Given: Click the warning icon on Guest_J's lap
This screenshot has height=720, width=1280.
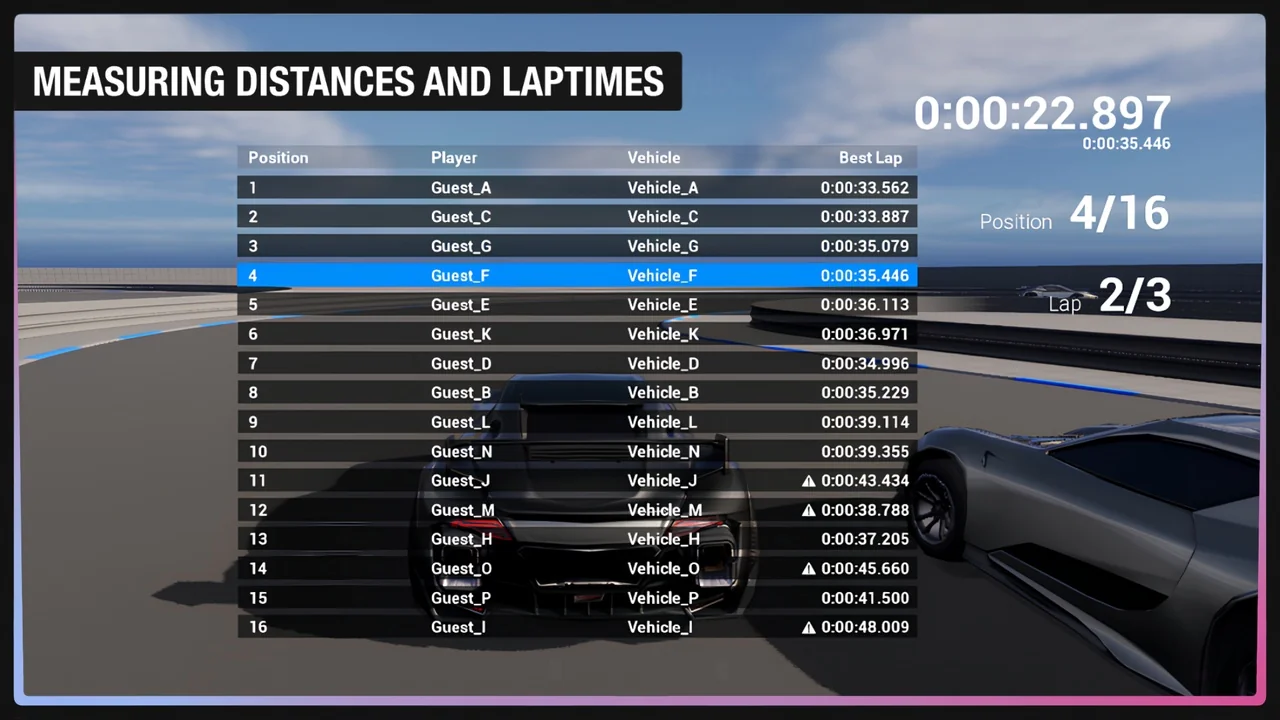Looking at the screenshot, I should 809,481.
